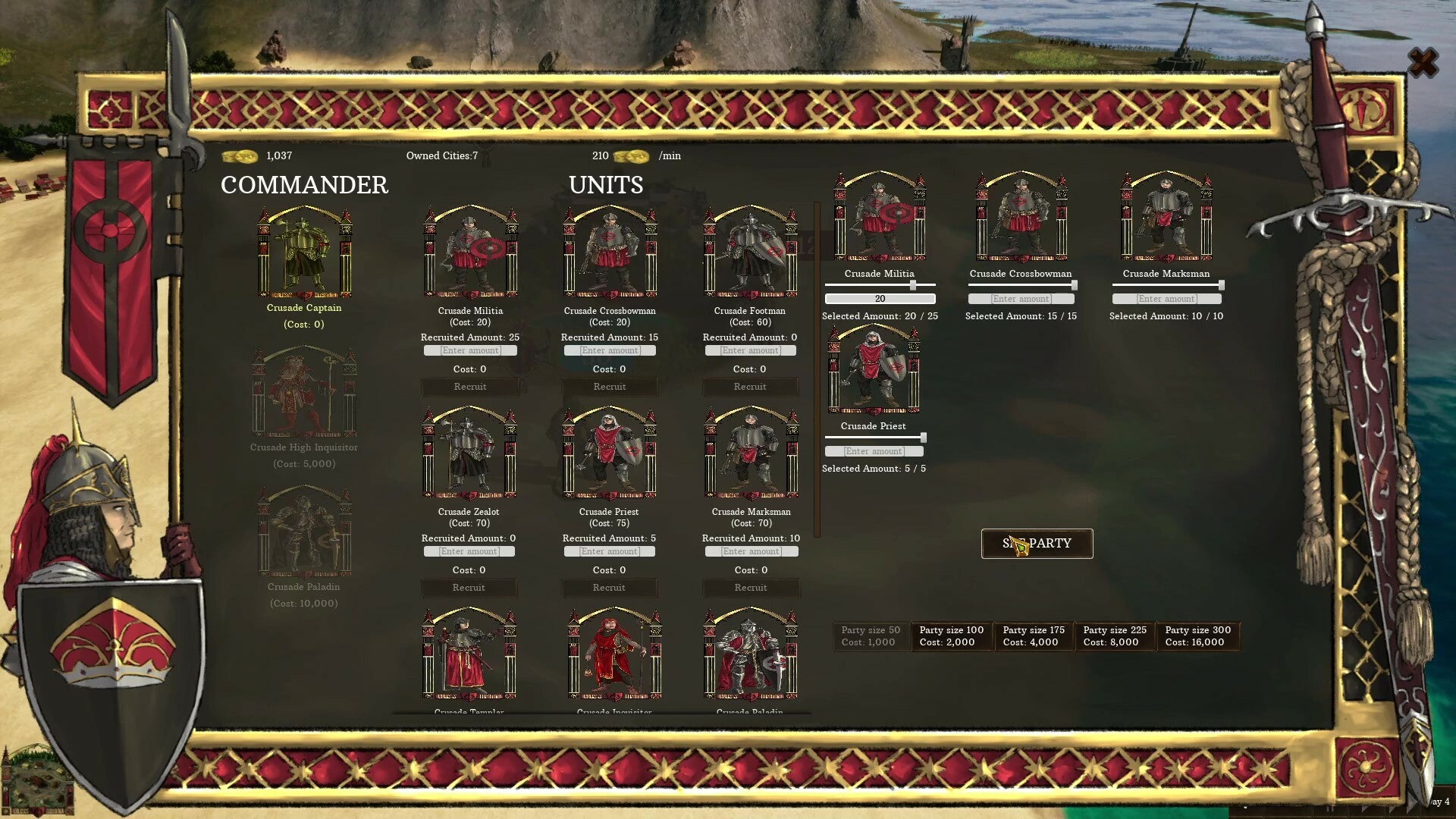Close the recruitment window
Image resolution: width=1456 pixels, height=819 pixels.
pyautogui.click(x=1423, y=63)
